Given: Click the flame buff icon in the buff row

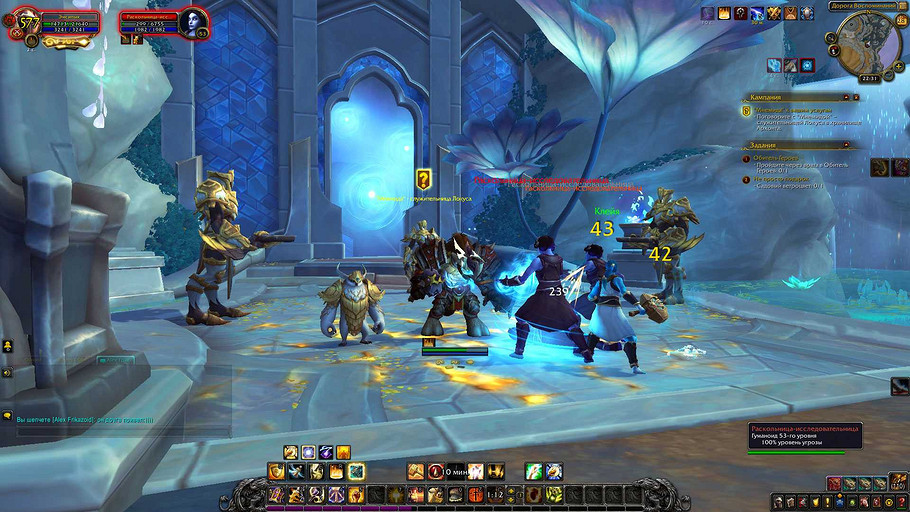Looking at the screenshot, I should pos(724,13).
